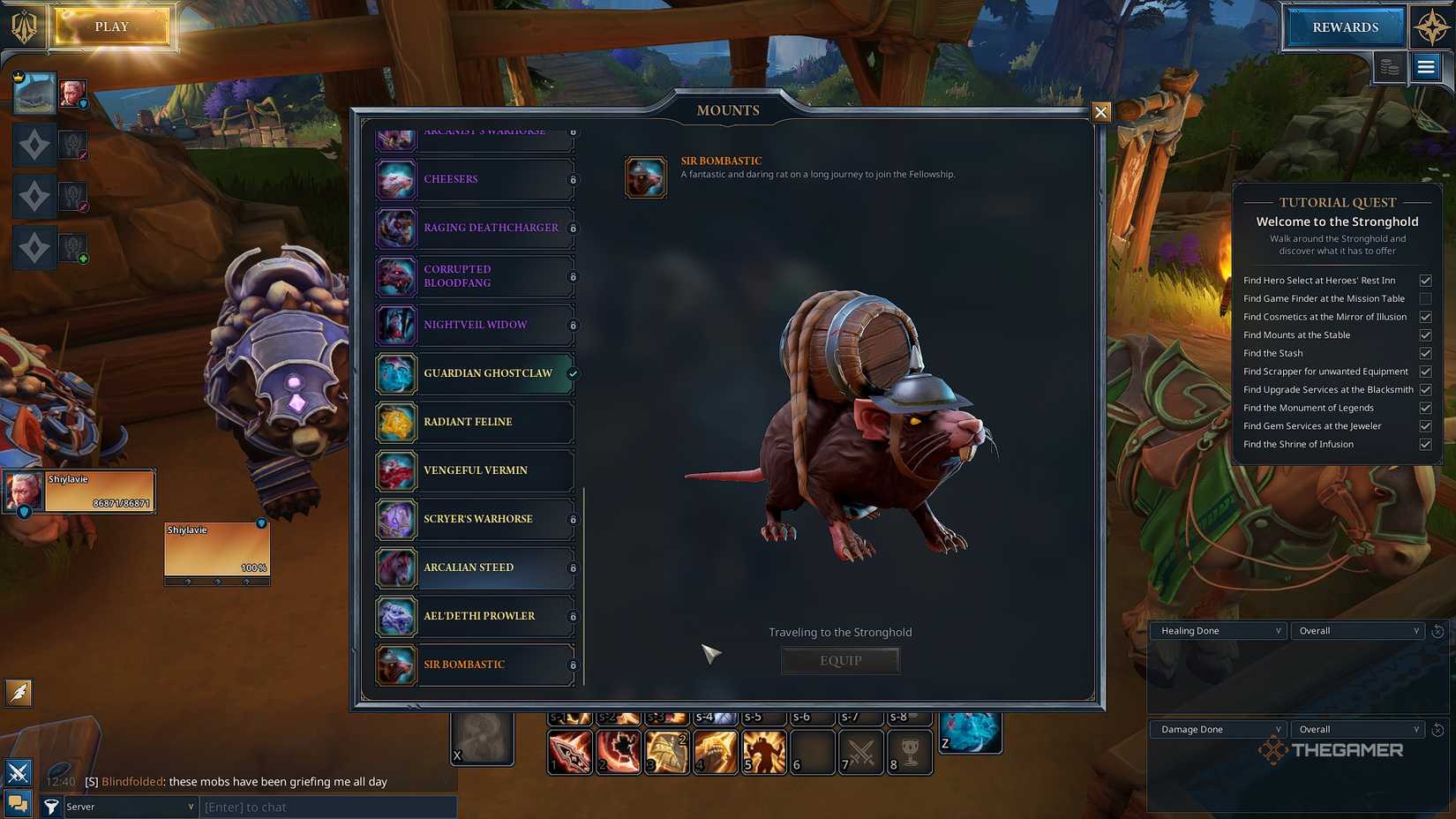
Task: Click the coins currency icon near top right
Action: [1390, 67]
